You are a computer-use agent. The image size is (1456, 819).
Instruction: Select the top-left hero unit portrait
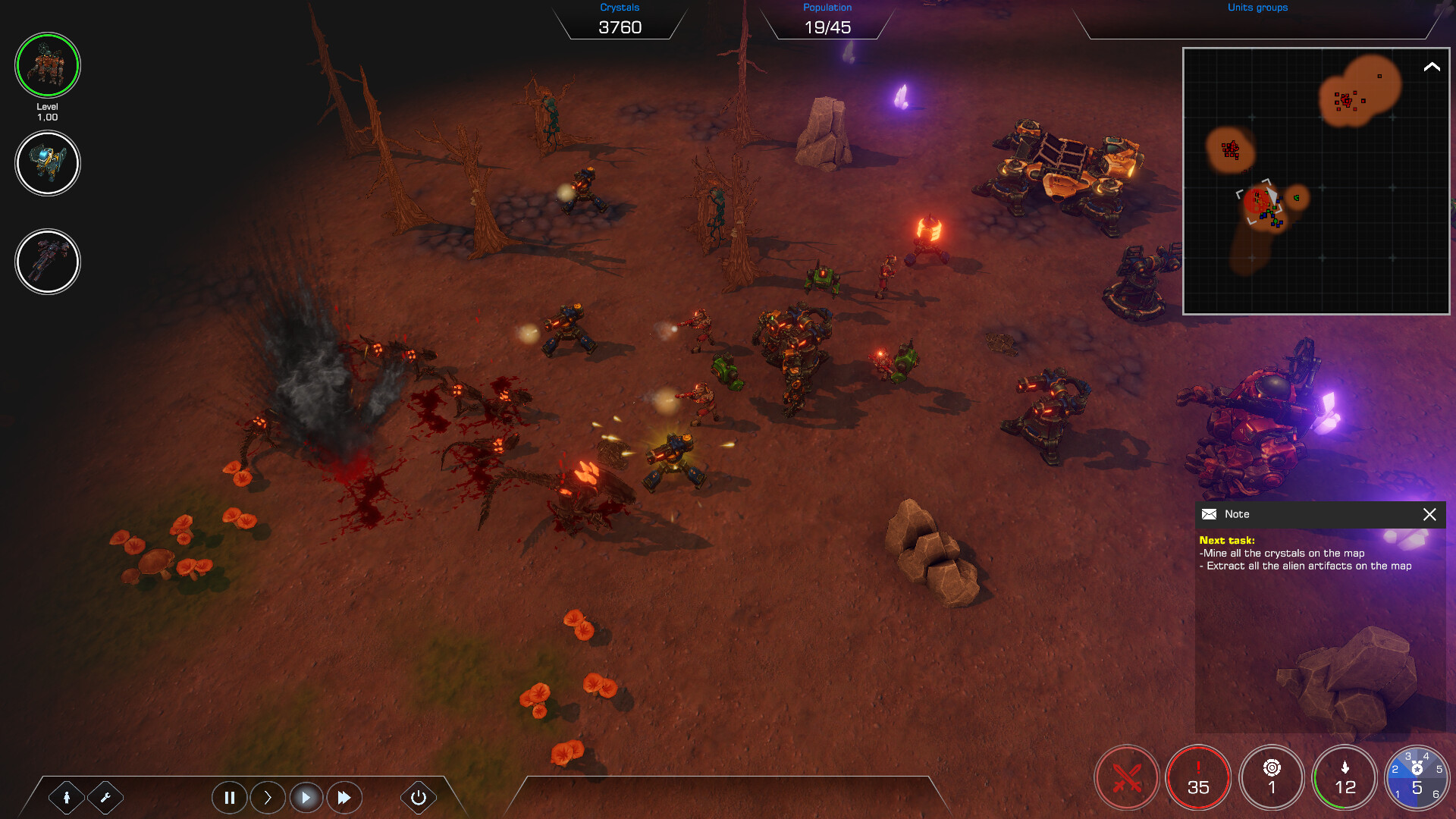(x=48, y=65)
